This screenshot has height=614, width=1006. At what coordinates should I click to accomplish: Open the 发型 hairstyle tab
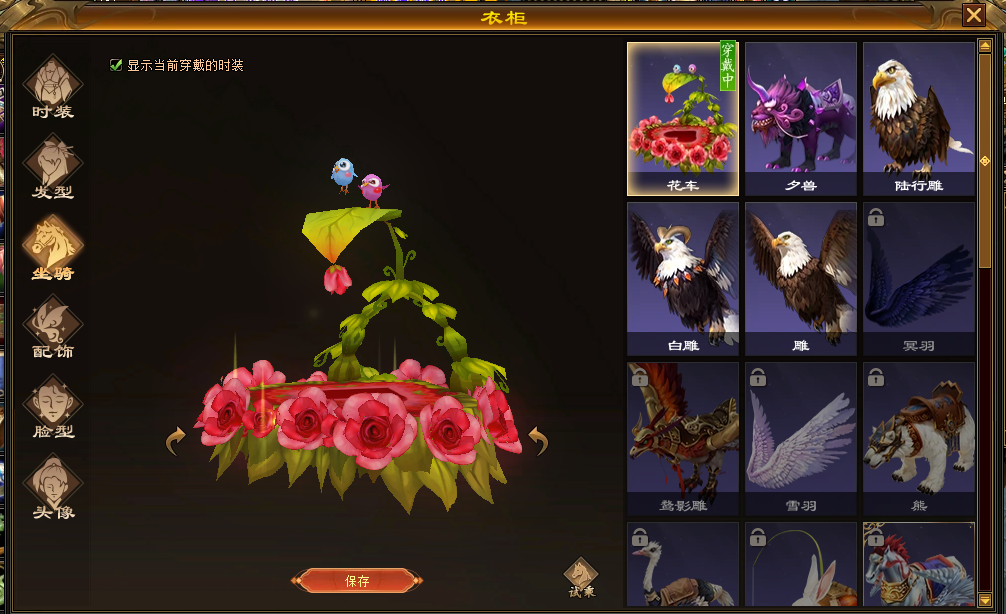pyautogui.click(x=53, y=167)
